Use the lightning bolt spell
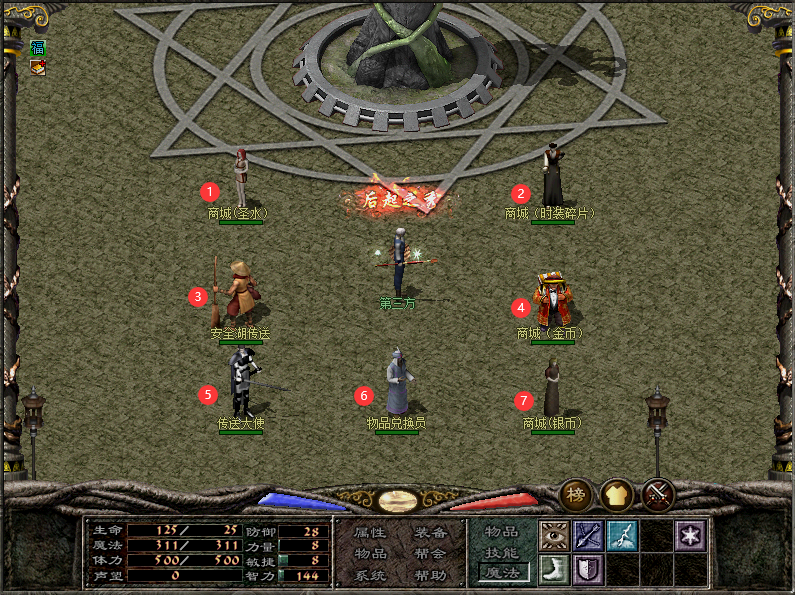 pyautogui.click(x=622, y=536)
